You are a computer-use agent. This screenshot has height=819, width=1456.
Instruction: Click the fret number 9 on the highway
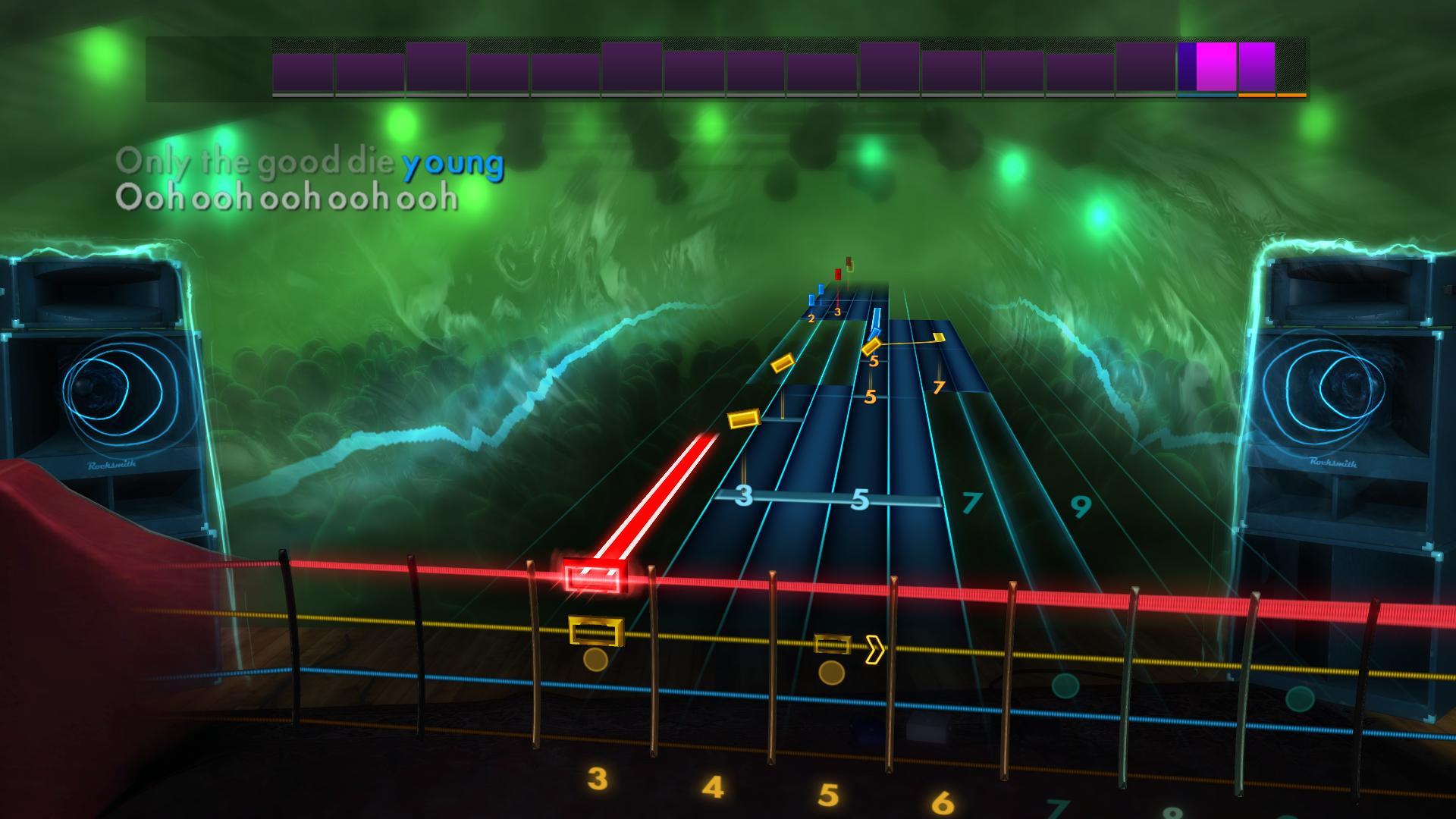1080,507
